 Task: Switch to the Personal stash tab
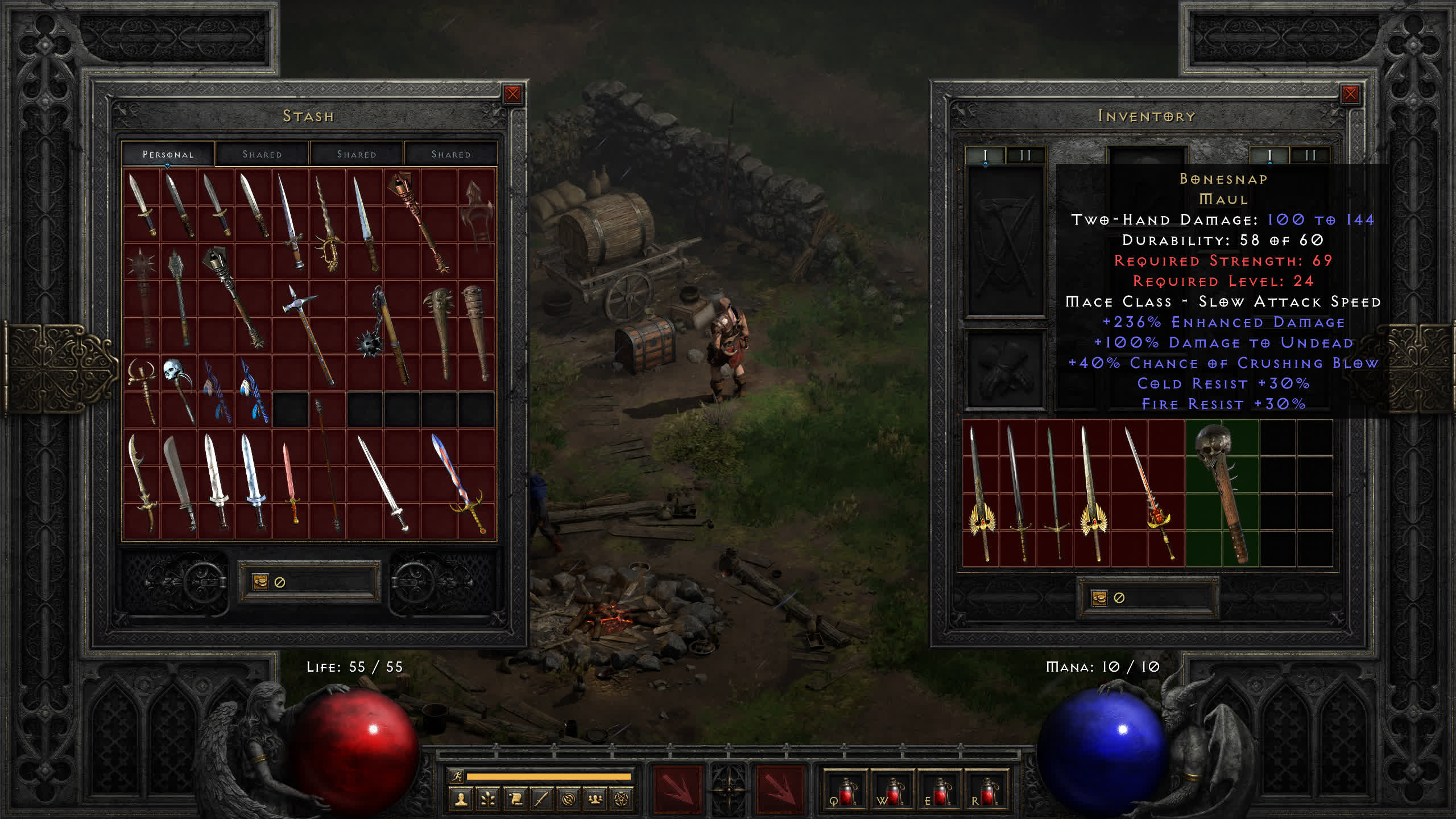168,154
